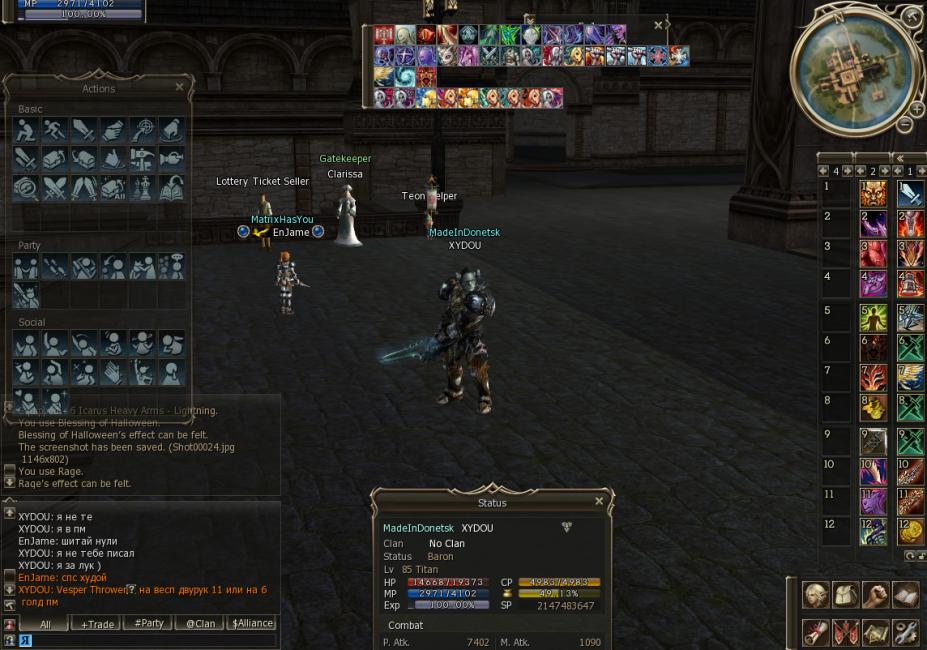Switch to the All chat tab
This screenshot has height=650, width=927.
[x=44, y=623]
